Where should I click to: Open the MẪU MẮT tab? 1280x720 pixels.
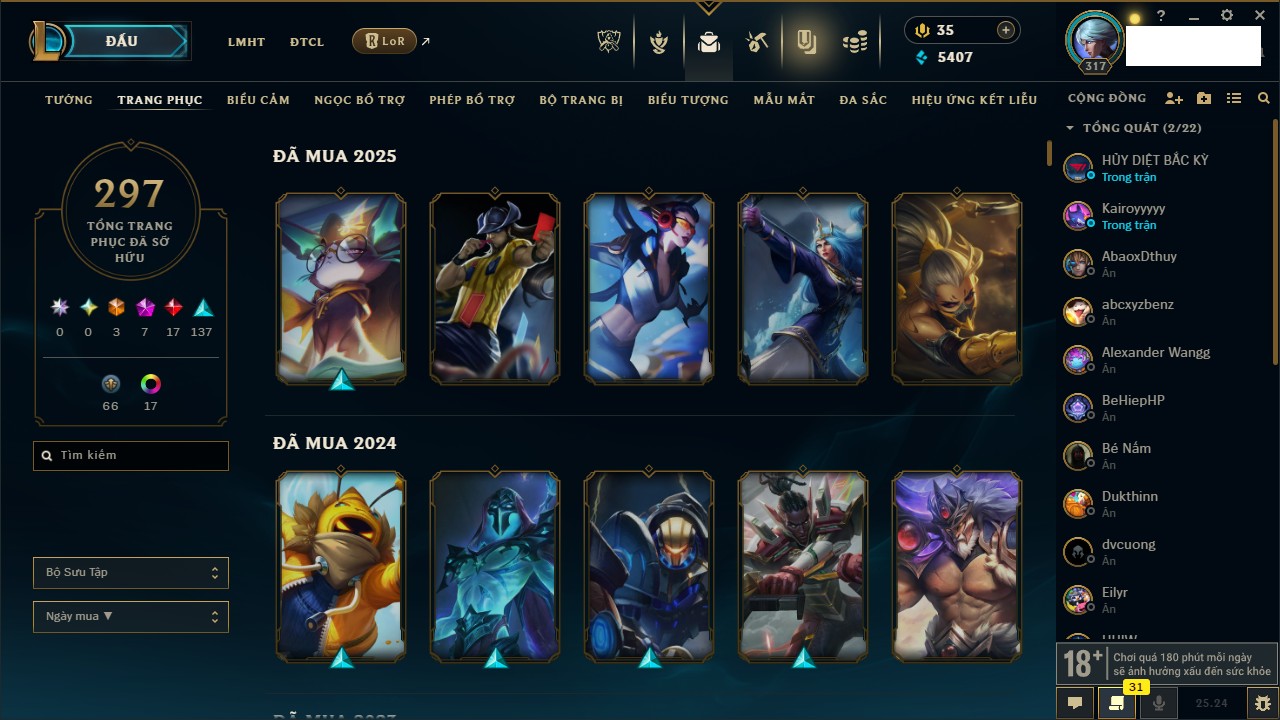[784, 100]
